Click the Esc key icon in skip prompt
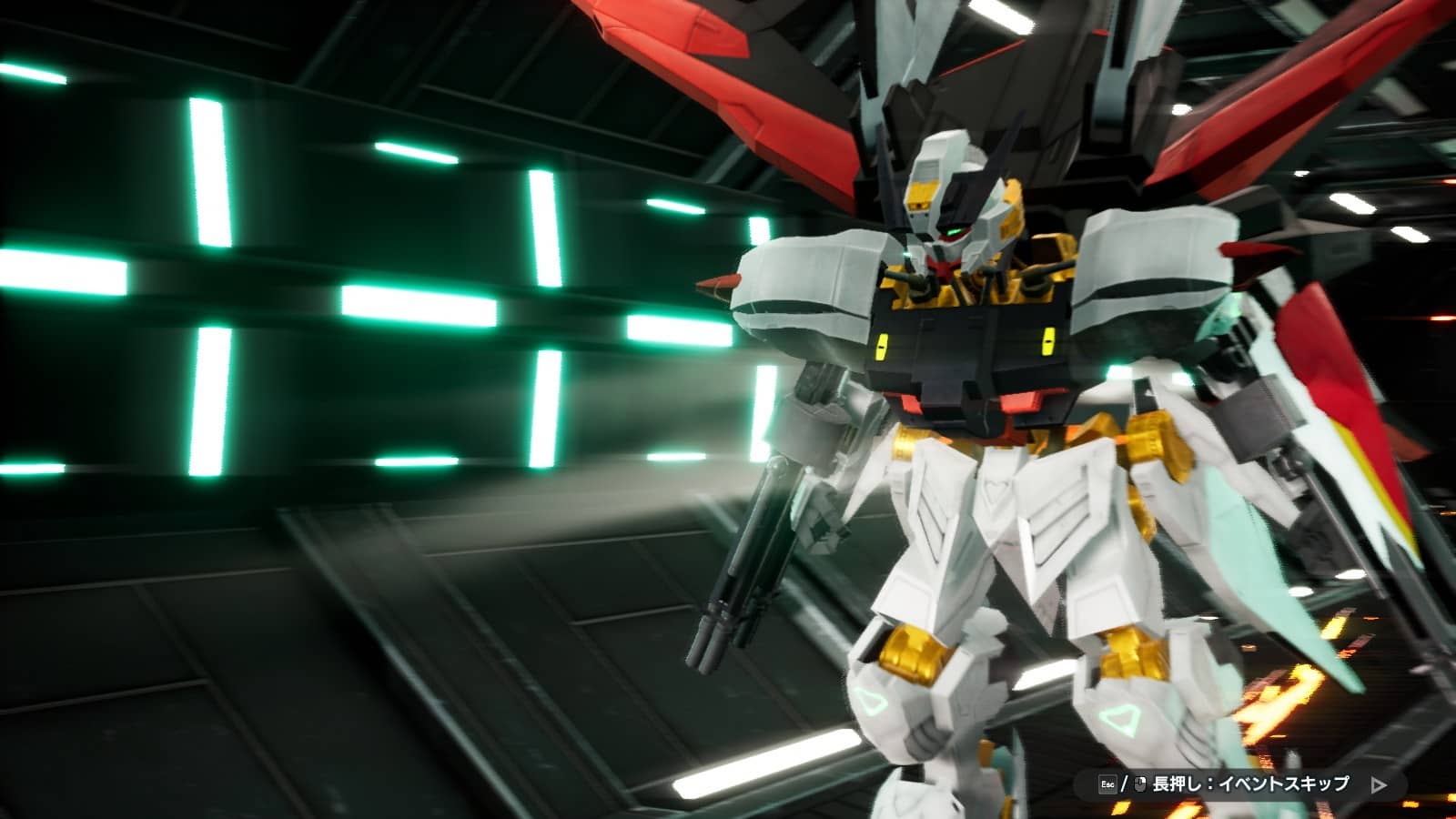 1107,781
